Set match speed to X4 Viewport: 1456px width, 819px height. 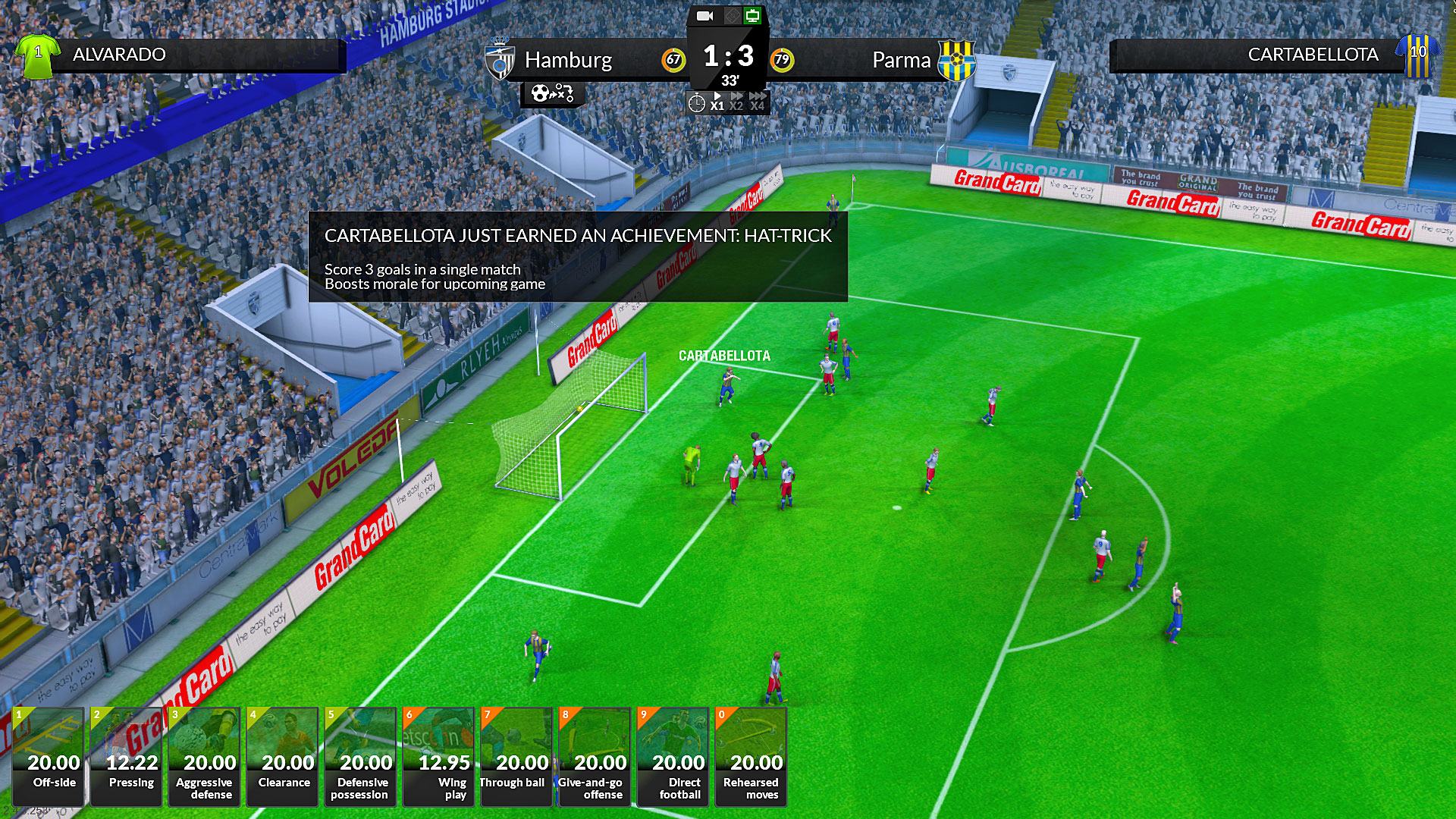758,102
